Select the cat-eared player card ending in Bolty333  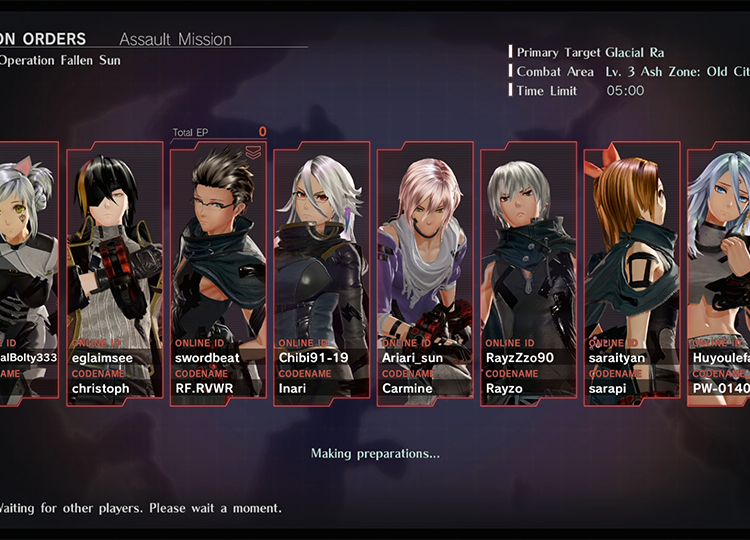point(28,273)
